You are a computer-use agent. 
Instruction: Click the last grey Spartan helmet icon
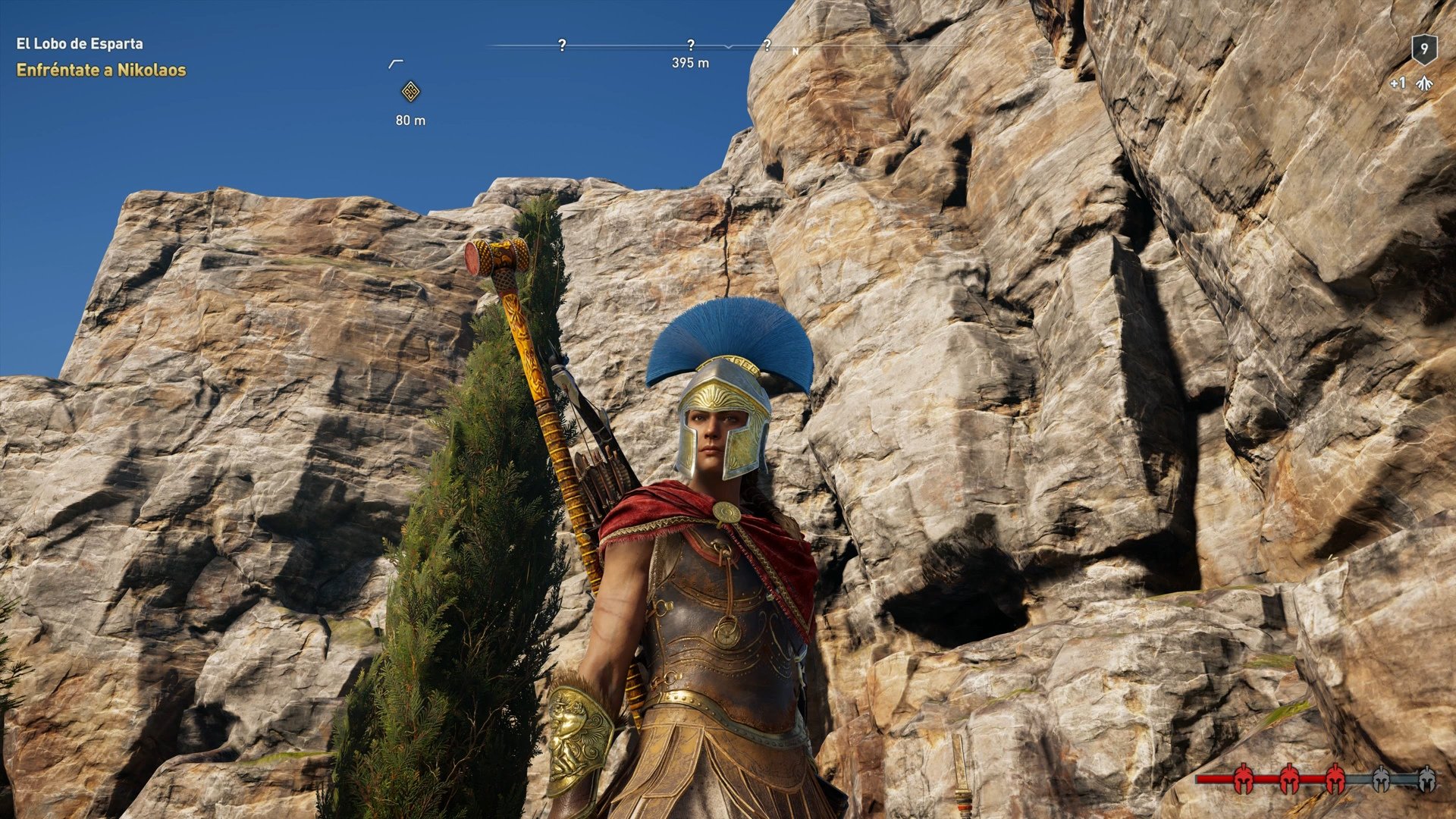tap(1426, 779)
